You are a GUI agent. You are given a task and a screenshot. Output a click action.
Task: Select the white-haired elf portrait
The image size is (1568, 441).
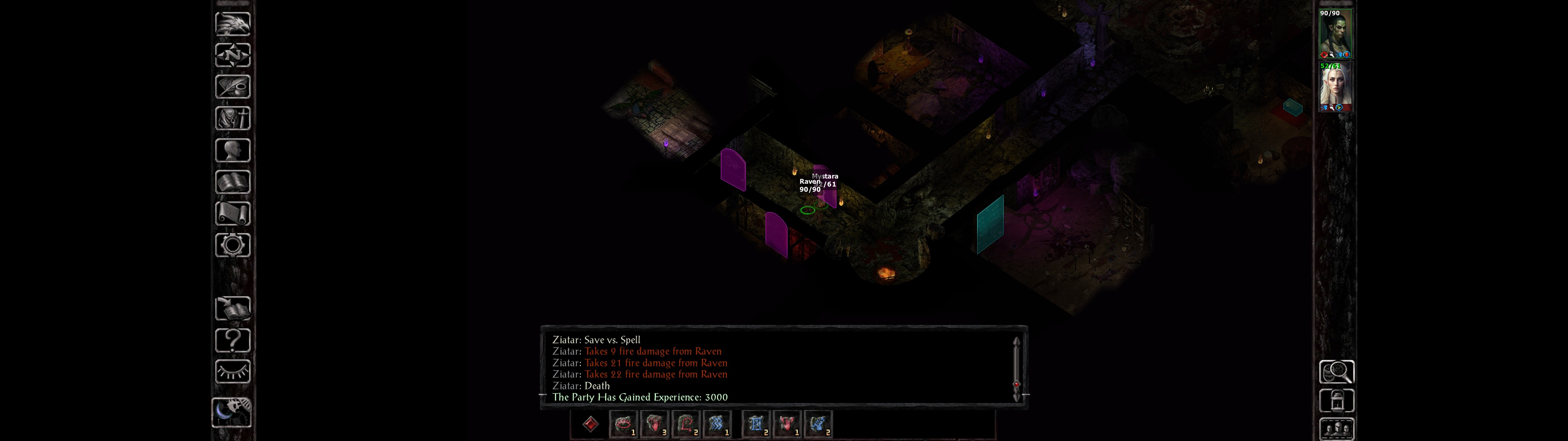[x=1335, y=87]
